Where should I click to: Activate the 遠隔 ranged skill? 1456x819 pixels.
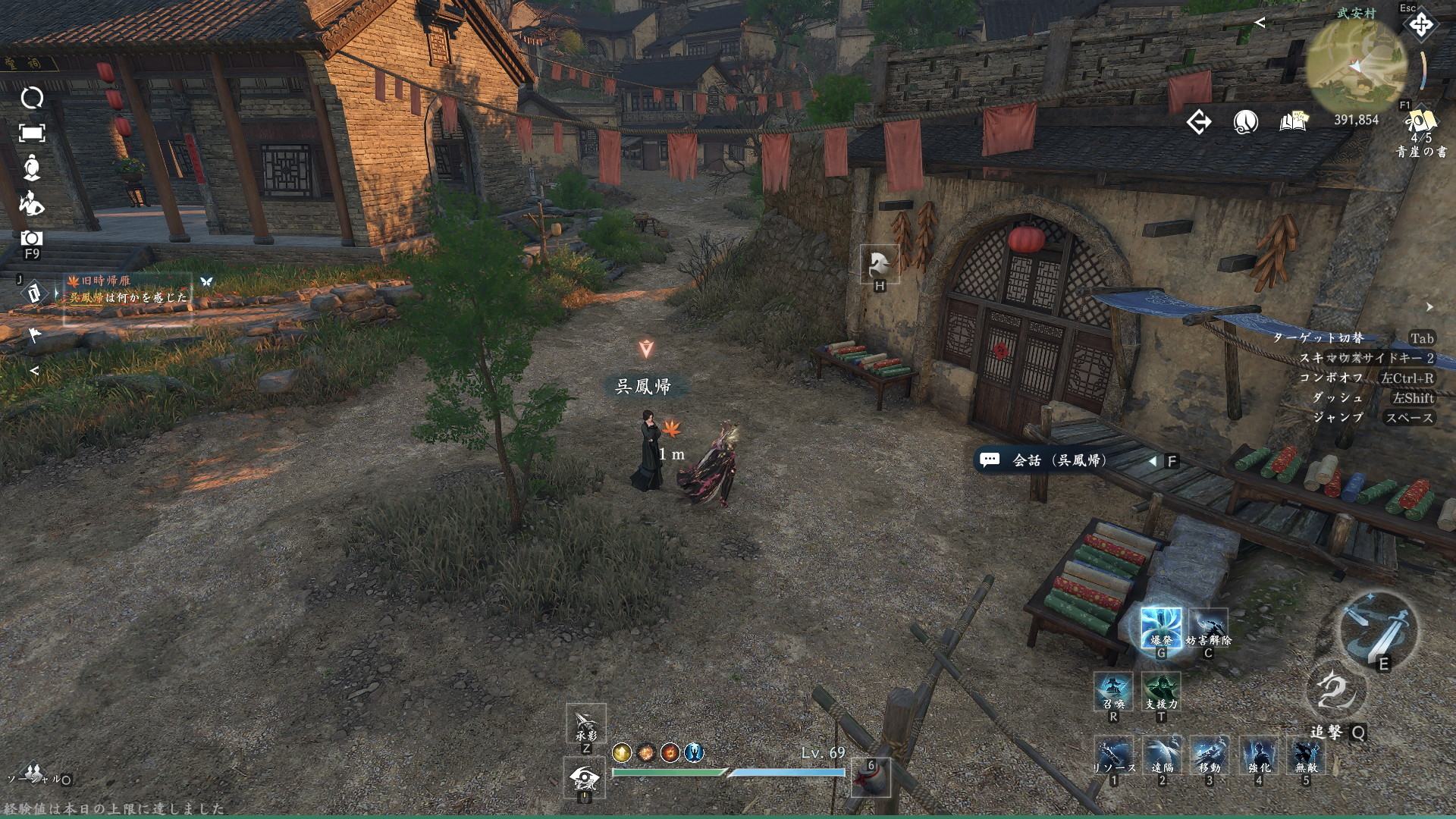[1162, 755]
